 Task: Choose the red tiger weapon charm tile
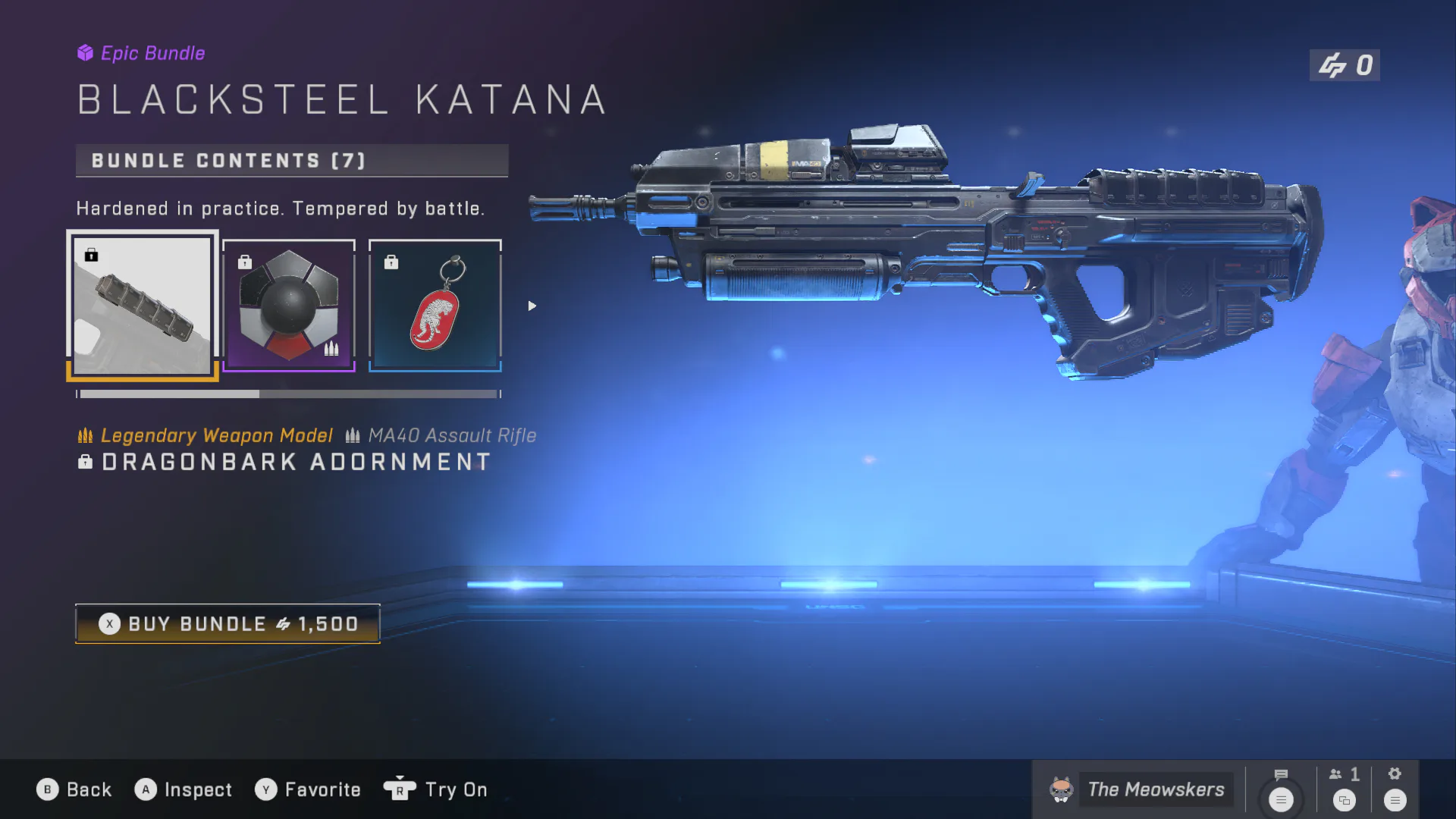435,306
